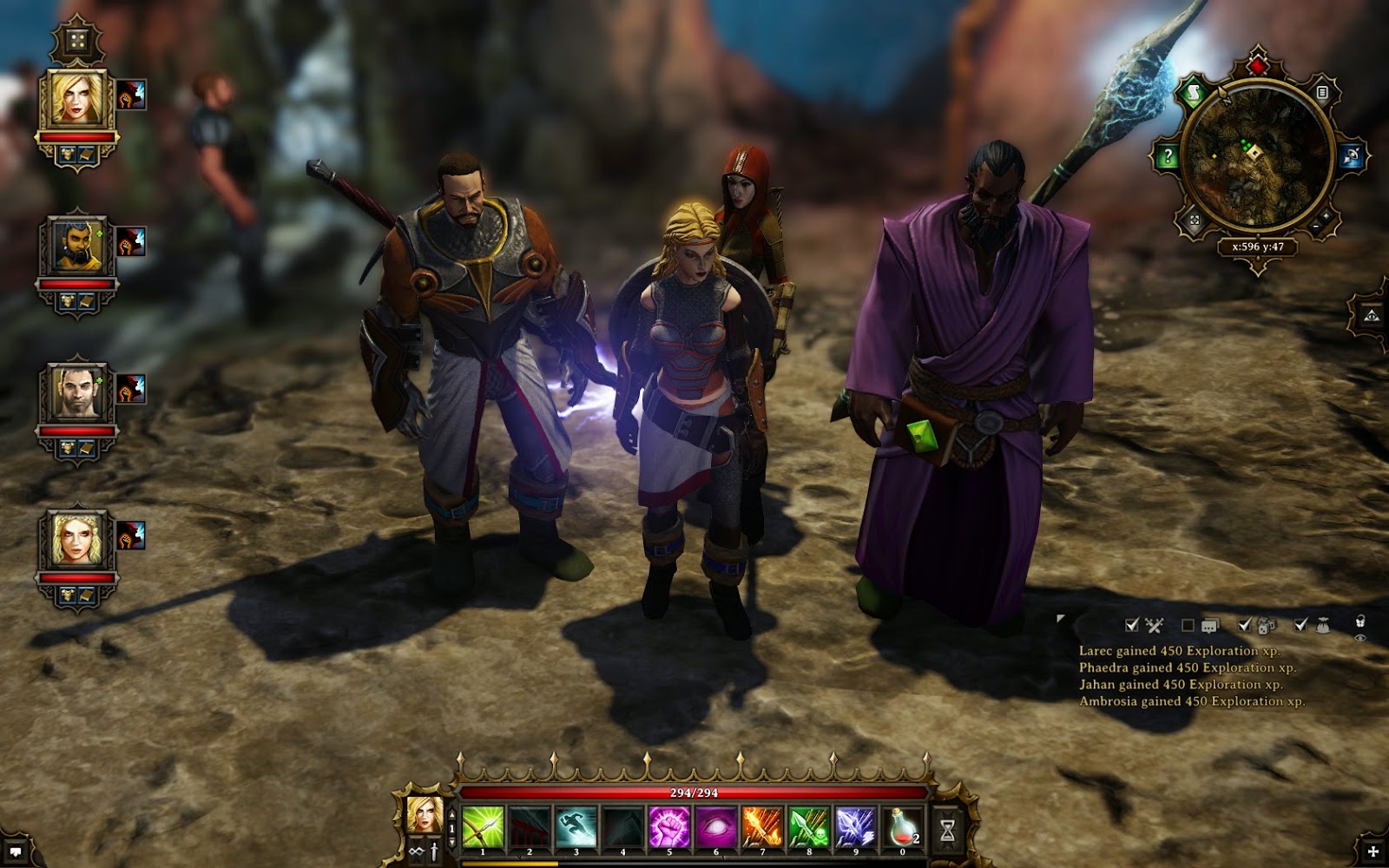Open the green scroll button on minimap

1193,94
